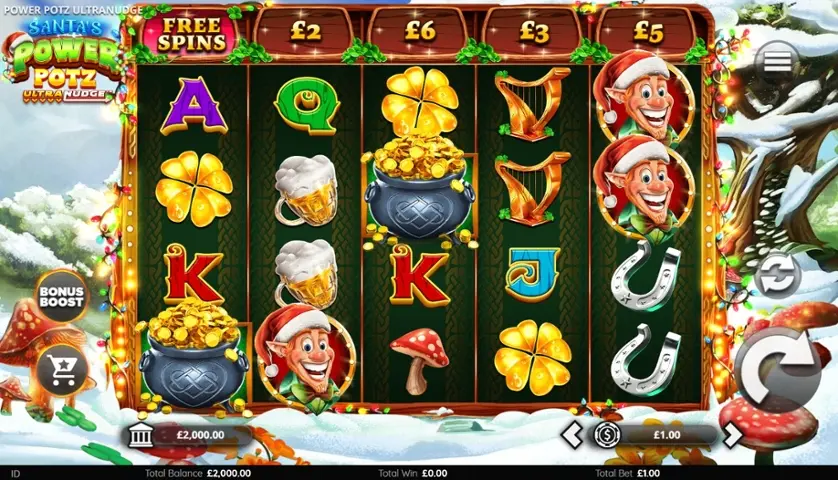Open the hamburger menu
Image resolution: width=838 pixels, height=480 pixels.
778,62
